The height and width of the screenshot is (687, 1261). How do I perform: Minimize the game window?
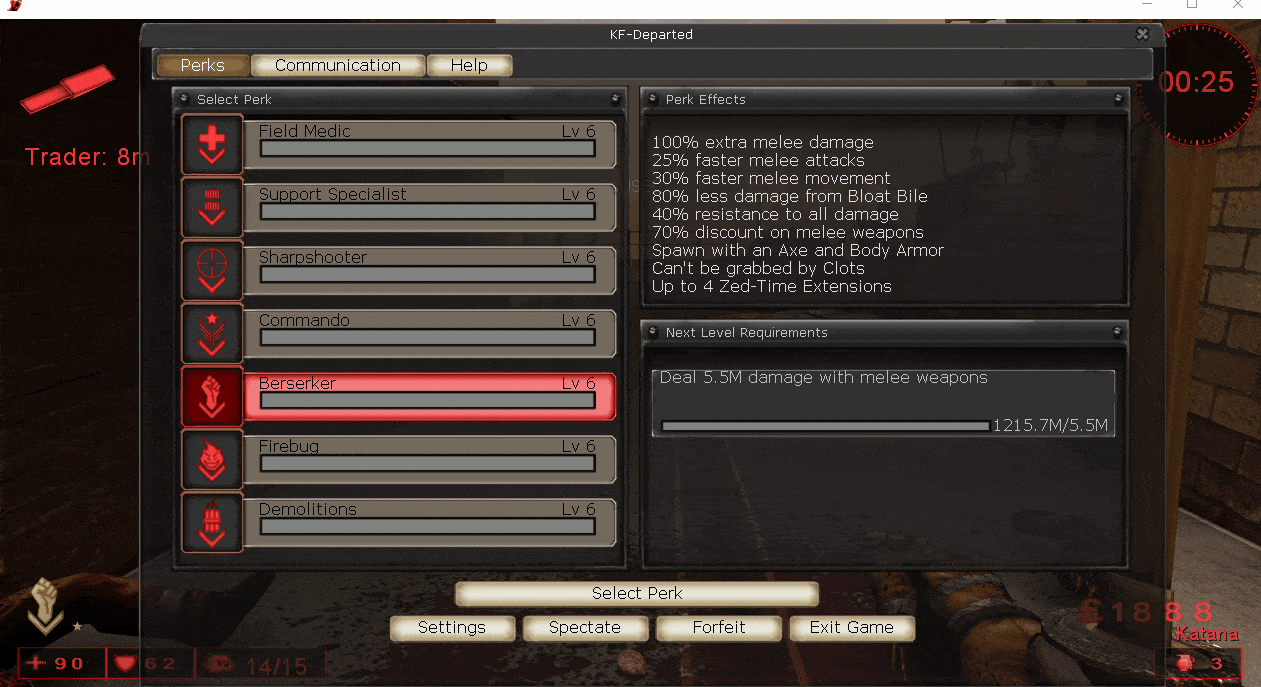tap(1146, 5)
